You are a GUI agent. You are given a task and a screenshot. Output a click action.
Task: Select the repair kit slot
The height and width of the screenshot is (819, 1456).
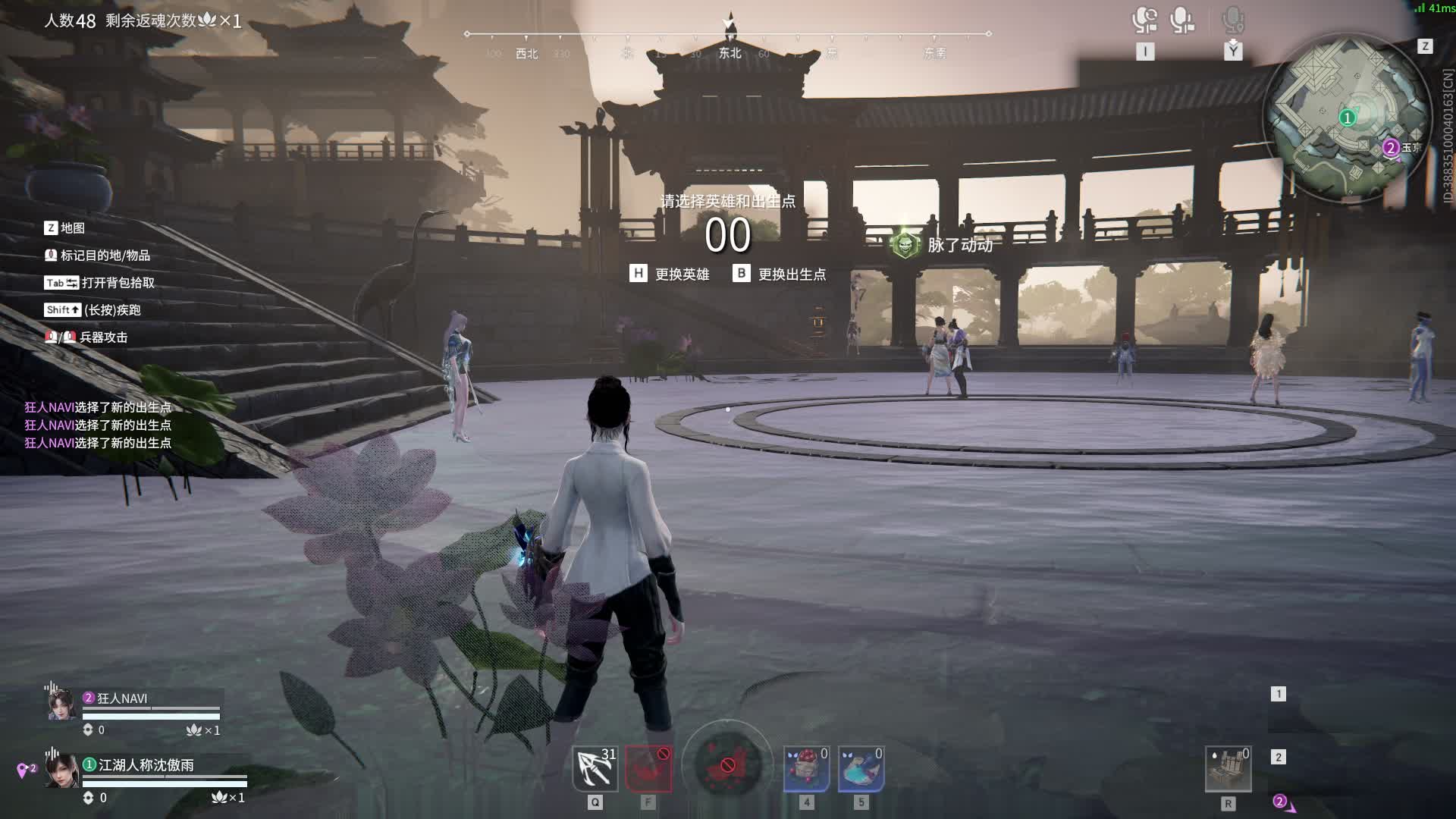pyautogui.click(x=1228, y=769)
